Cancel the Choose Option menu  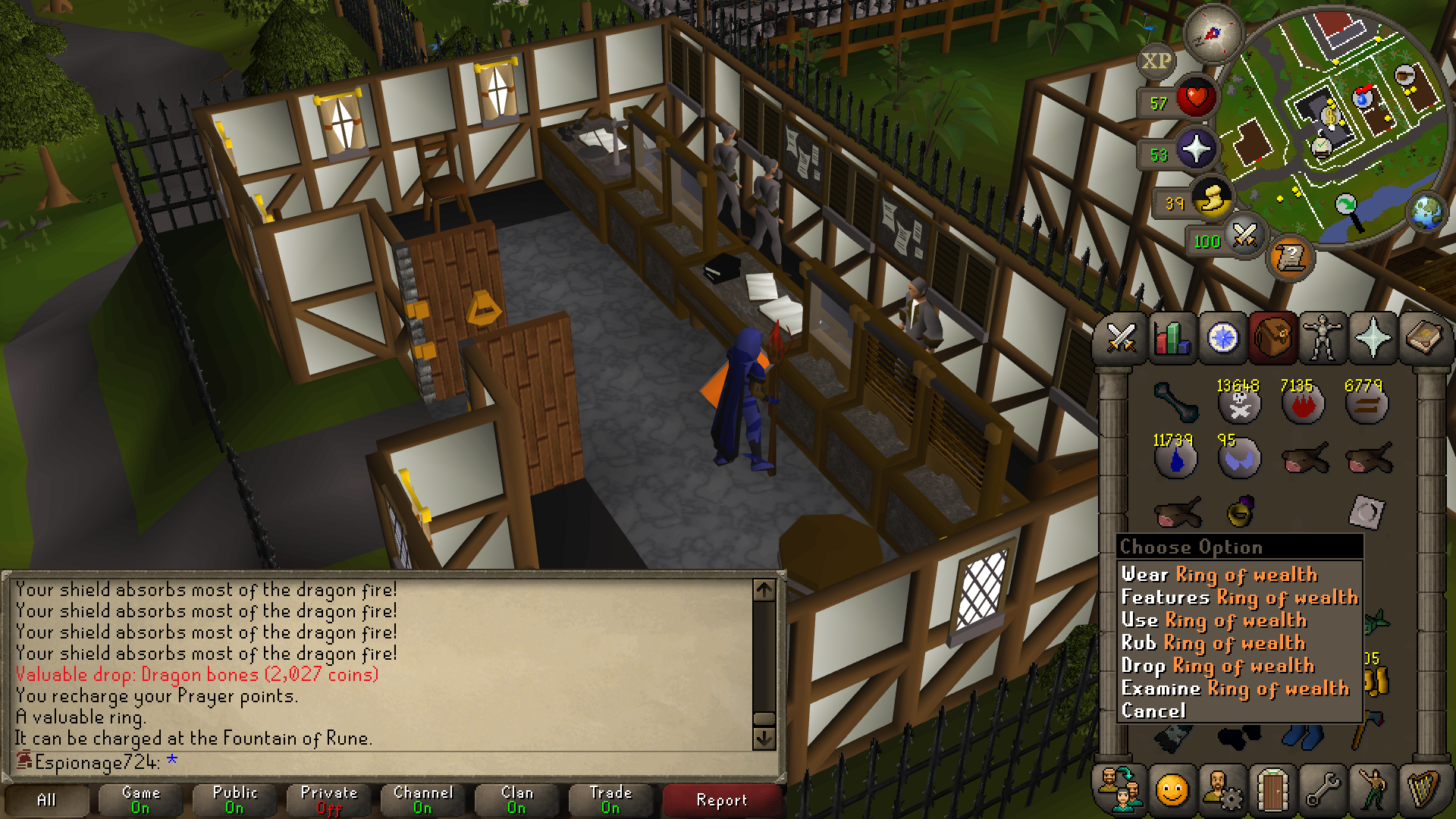[1153, 711]
